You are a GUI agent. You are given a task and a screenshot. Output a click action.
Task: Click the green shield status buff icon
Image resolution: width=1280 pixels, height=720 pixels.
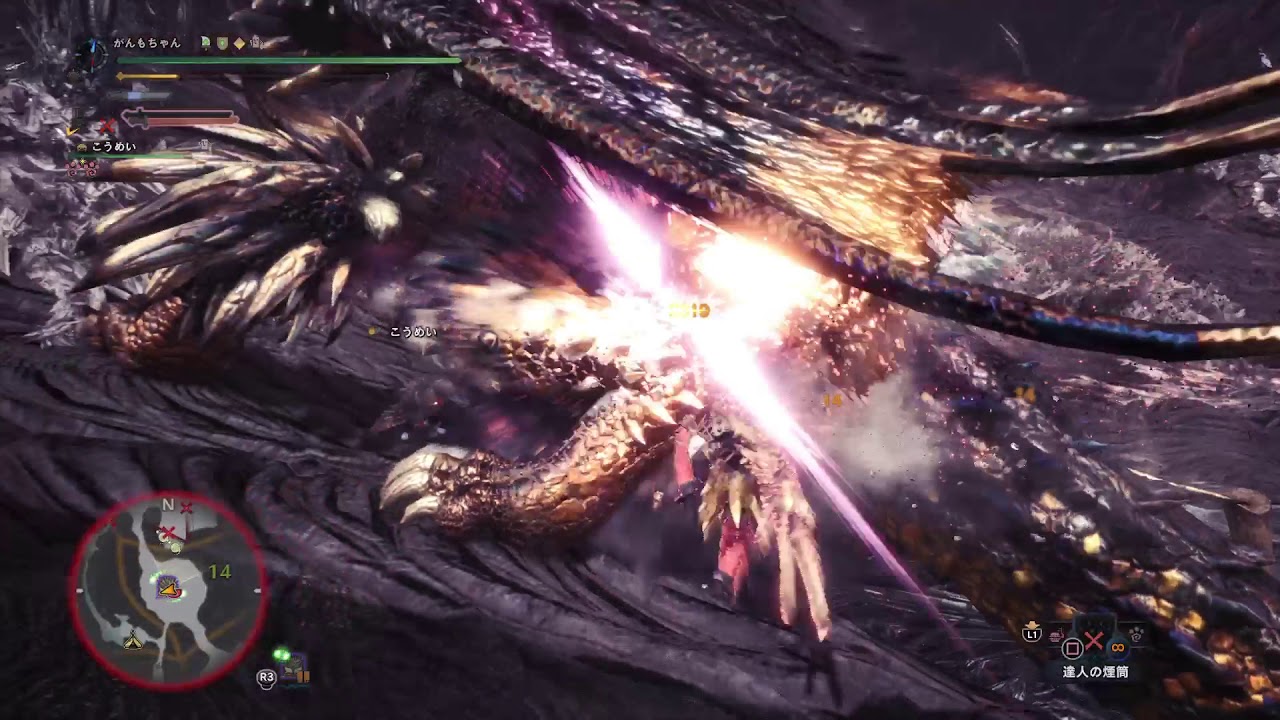click(x=222, y=43)
